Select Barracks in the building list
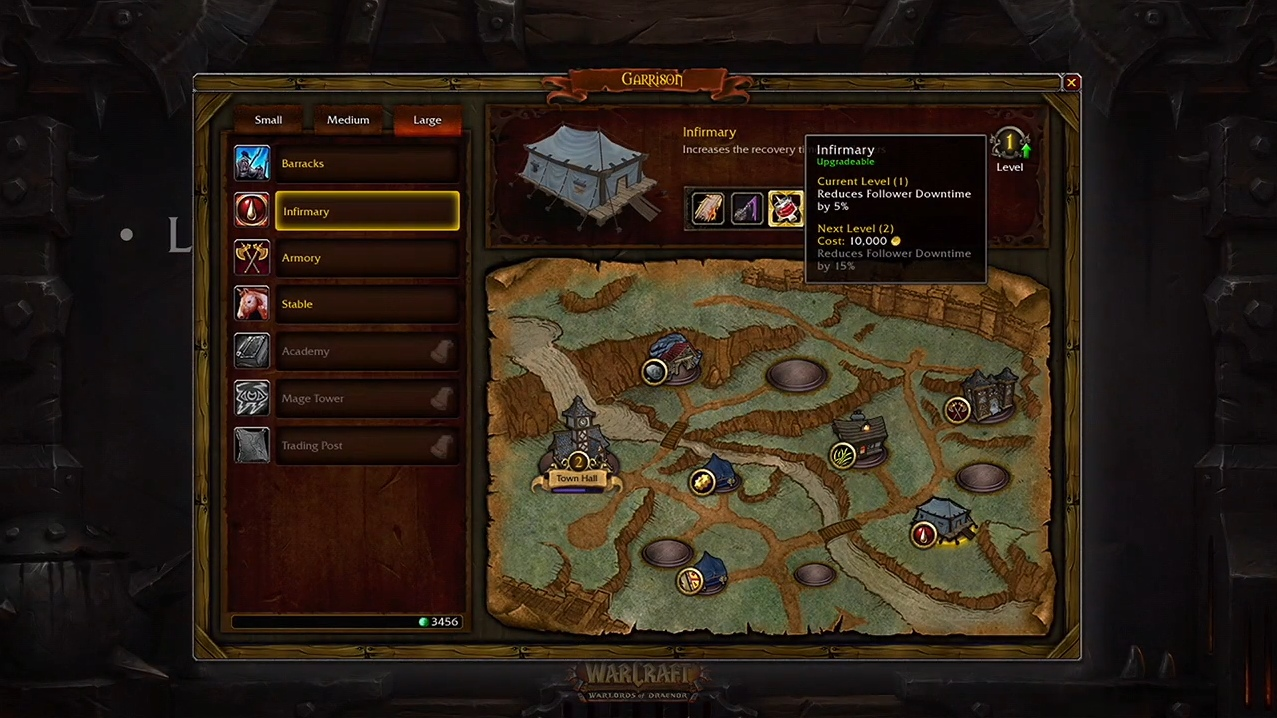 (x=366, y=164)
